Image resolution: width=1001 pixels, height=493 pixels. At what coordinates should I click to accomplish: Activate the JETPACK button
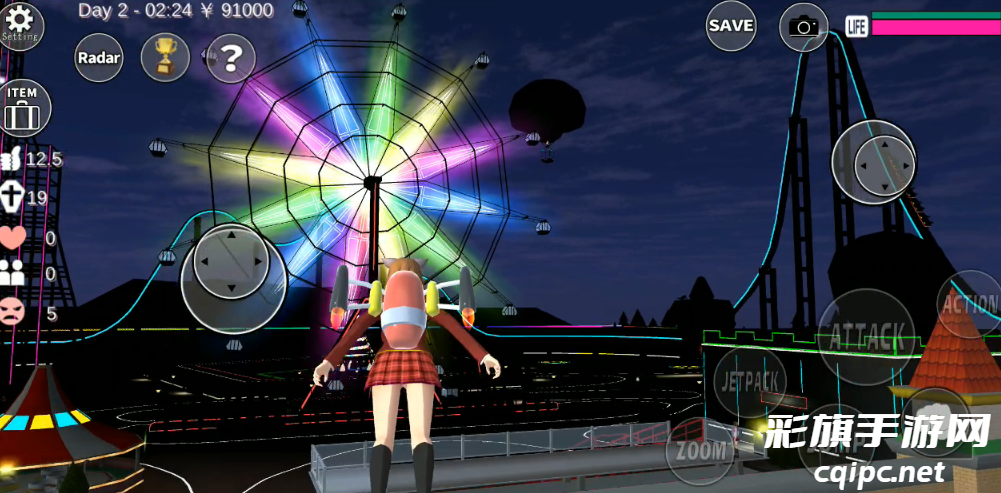(x=749, y=381)
